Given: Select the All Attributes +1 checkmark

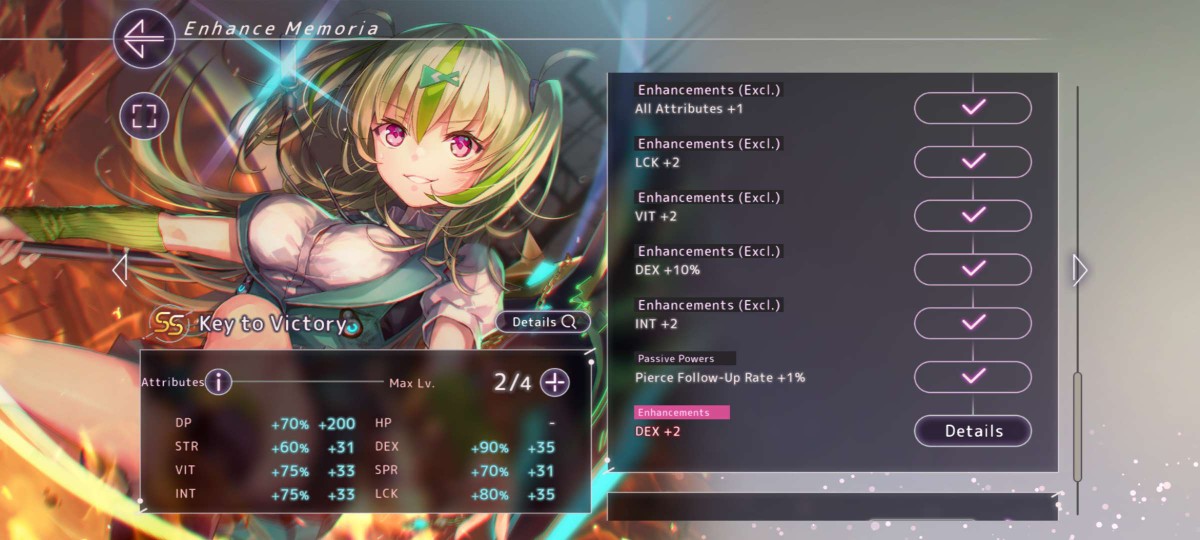Looking at the screenshot, I should tap(973, 108).
